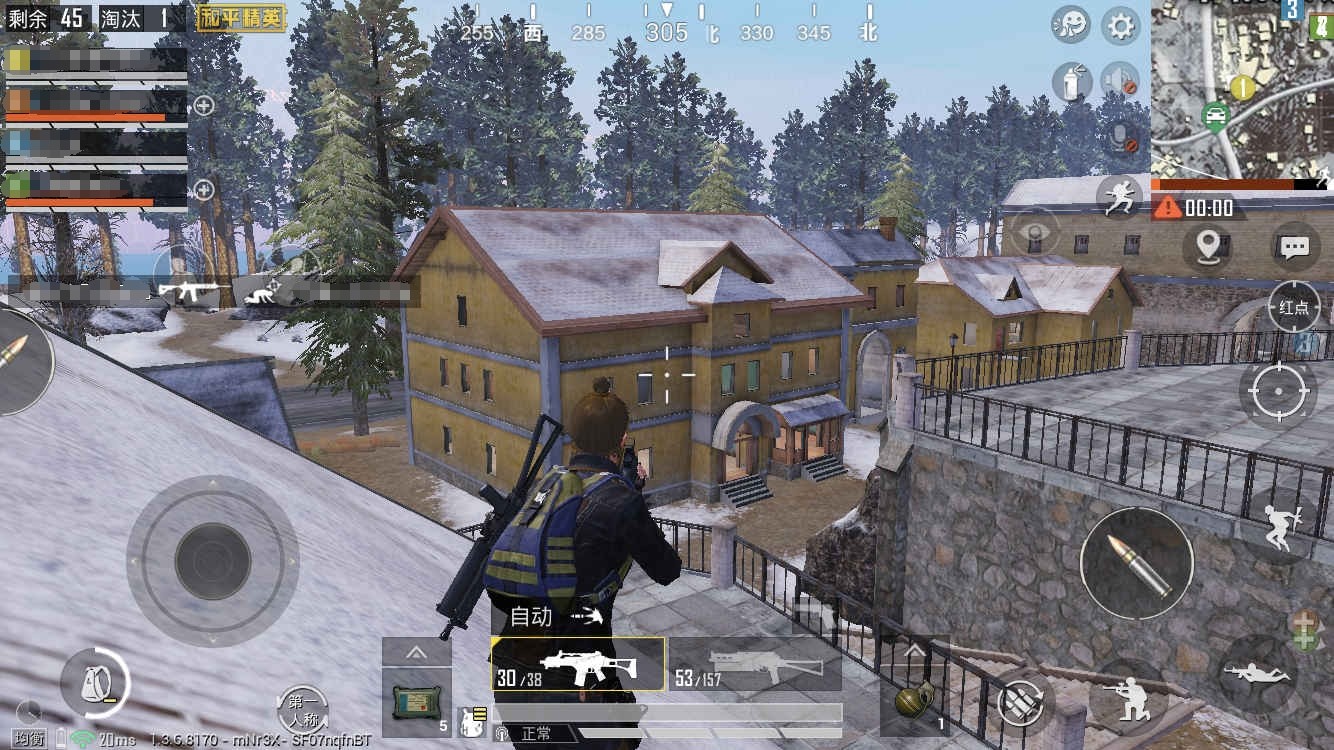Toggle the speaker voice output
1334x750 pixels.
click(x=1121, y=82)
